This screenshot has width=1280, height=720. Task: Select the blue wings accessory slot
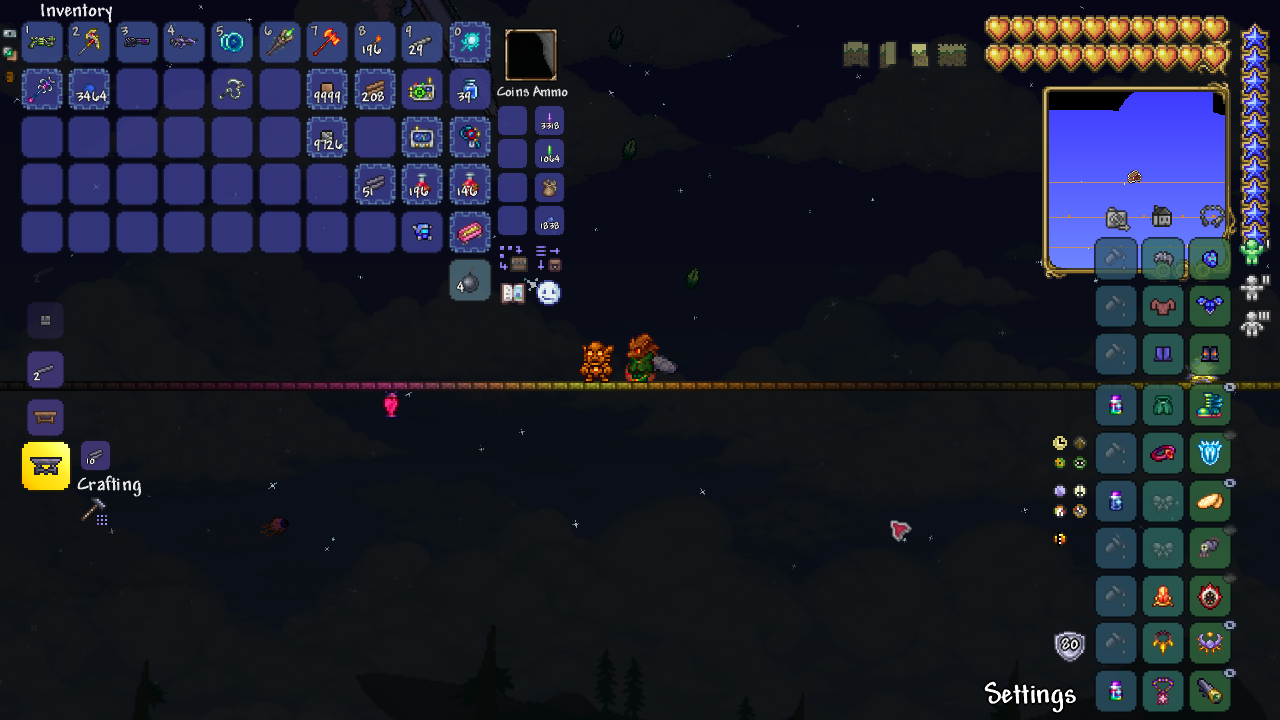tap(1210, 305)
